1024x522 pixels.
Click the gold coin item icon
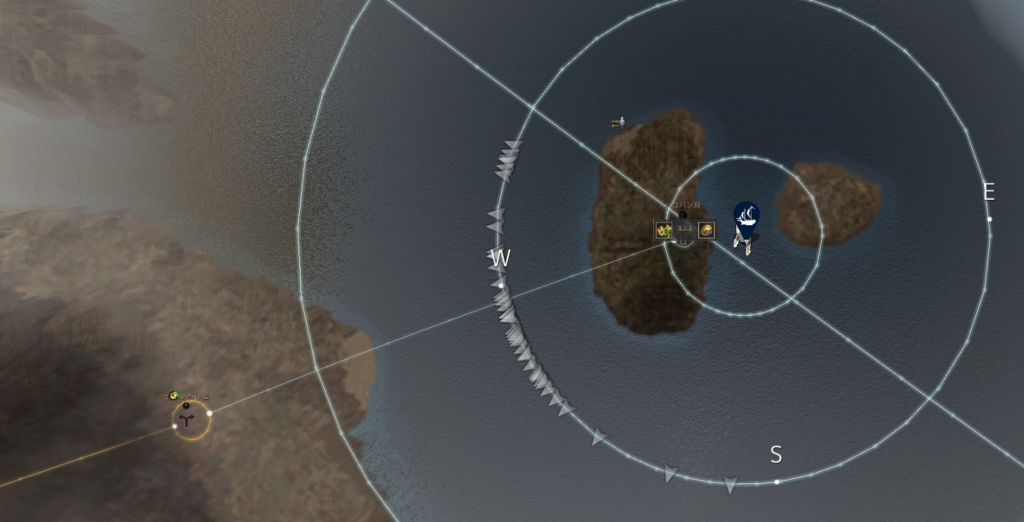click(706, 231)
